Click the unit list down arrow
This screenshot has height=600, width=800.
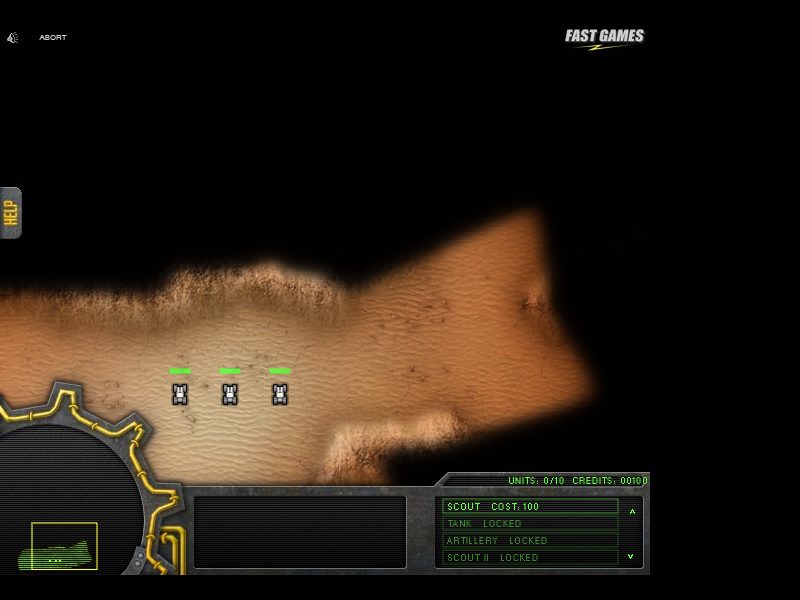click(x=631, y=556)
